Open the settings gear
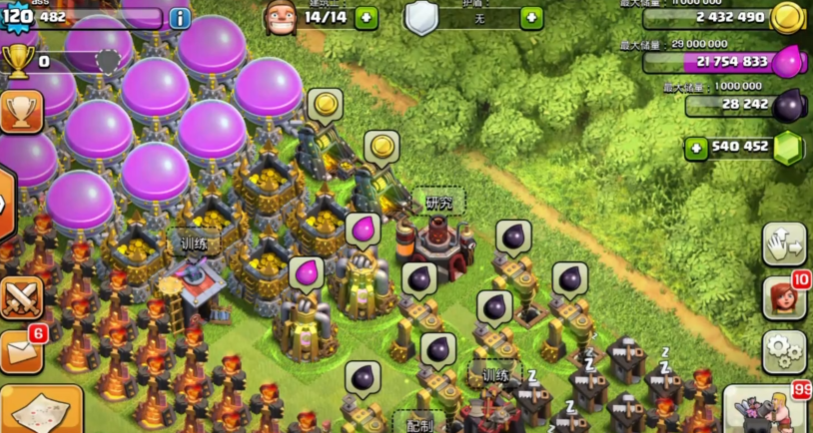 783,352
